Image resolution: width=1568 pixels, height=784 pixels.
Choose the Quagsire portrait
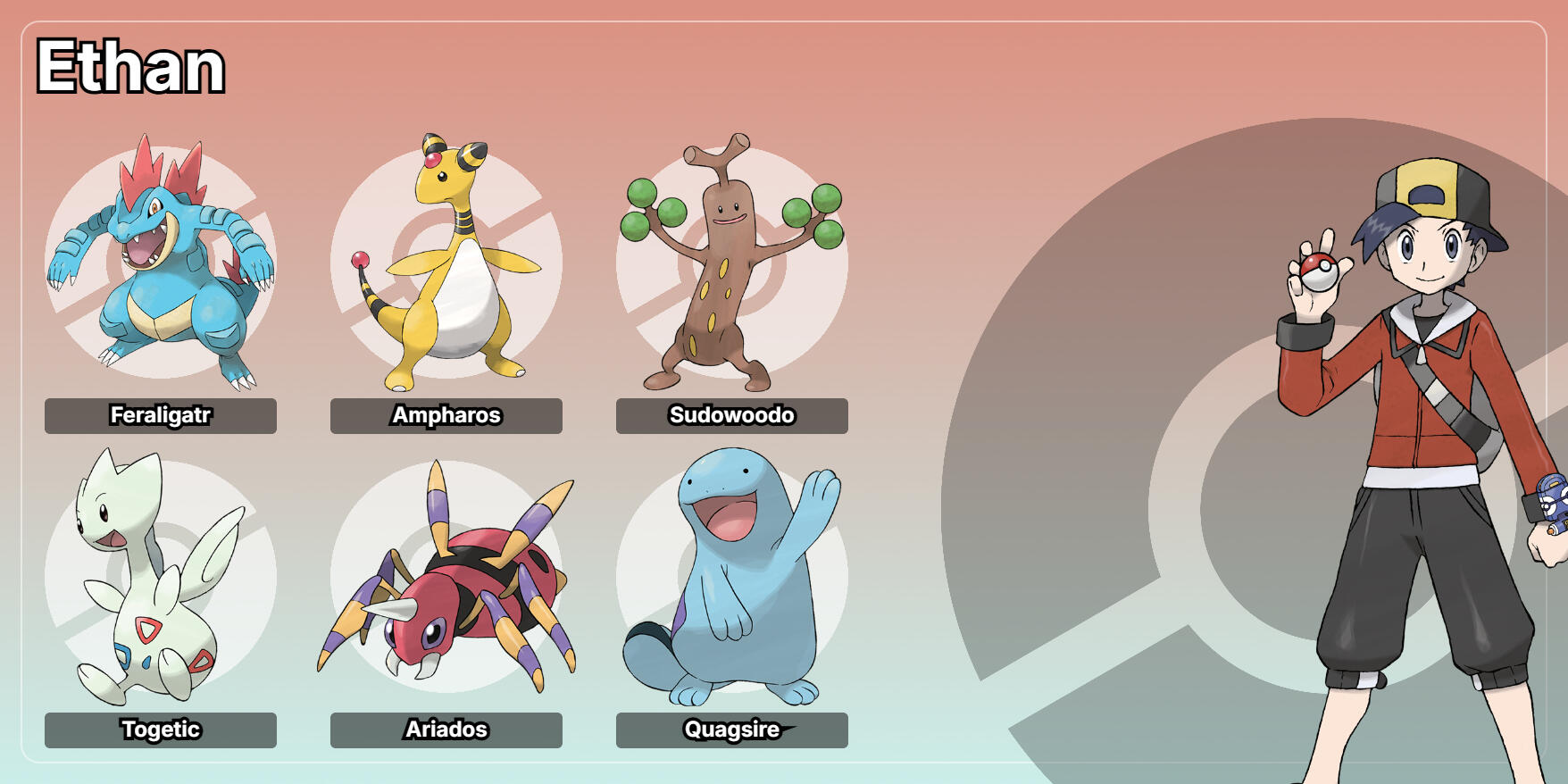(x=732, y=578)
